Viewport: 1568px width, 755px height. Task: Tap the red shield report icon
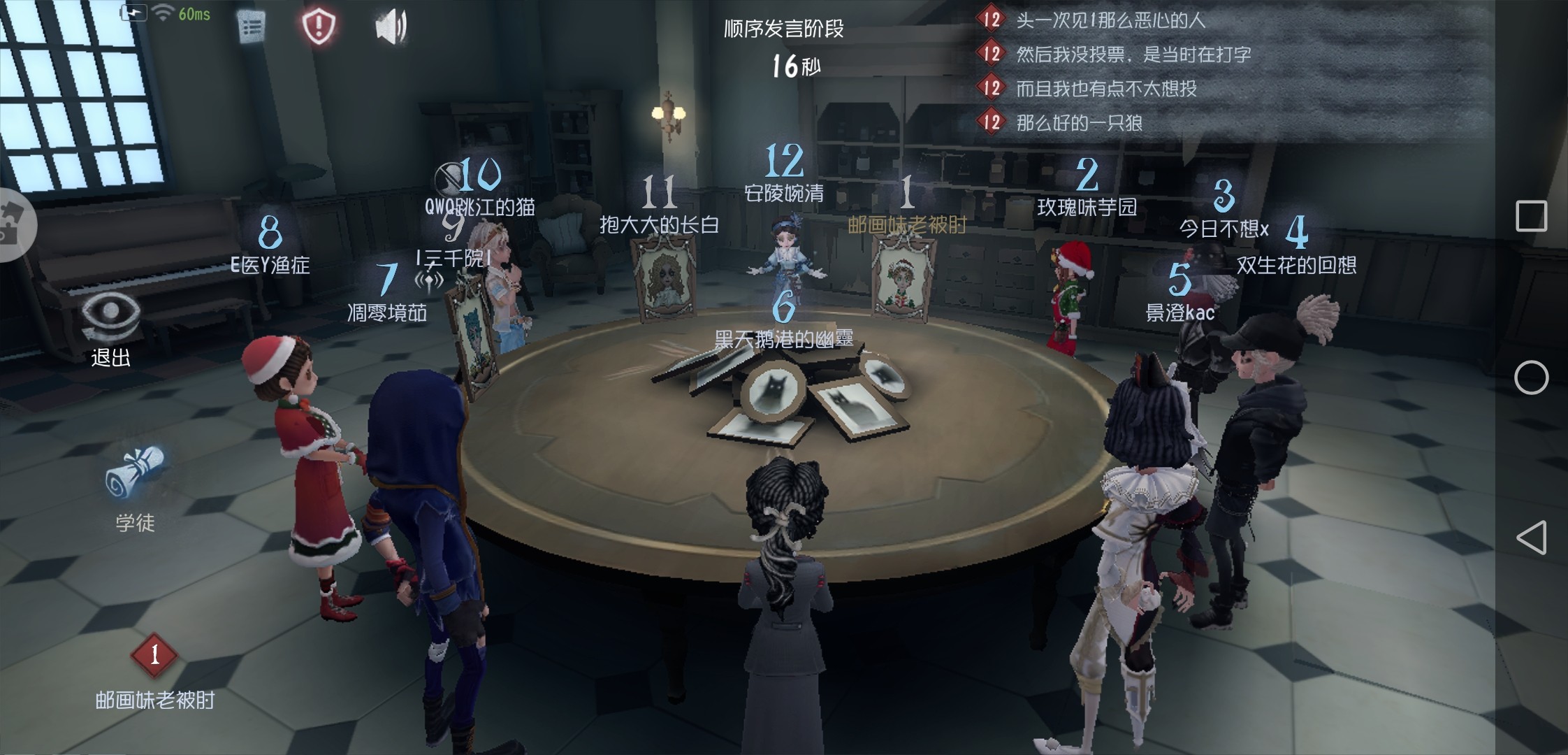click(x=319, y=27)
